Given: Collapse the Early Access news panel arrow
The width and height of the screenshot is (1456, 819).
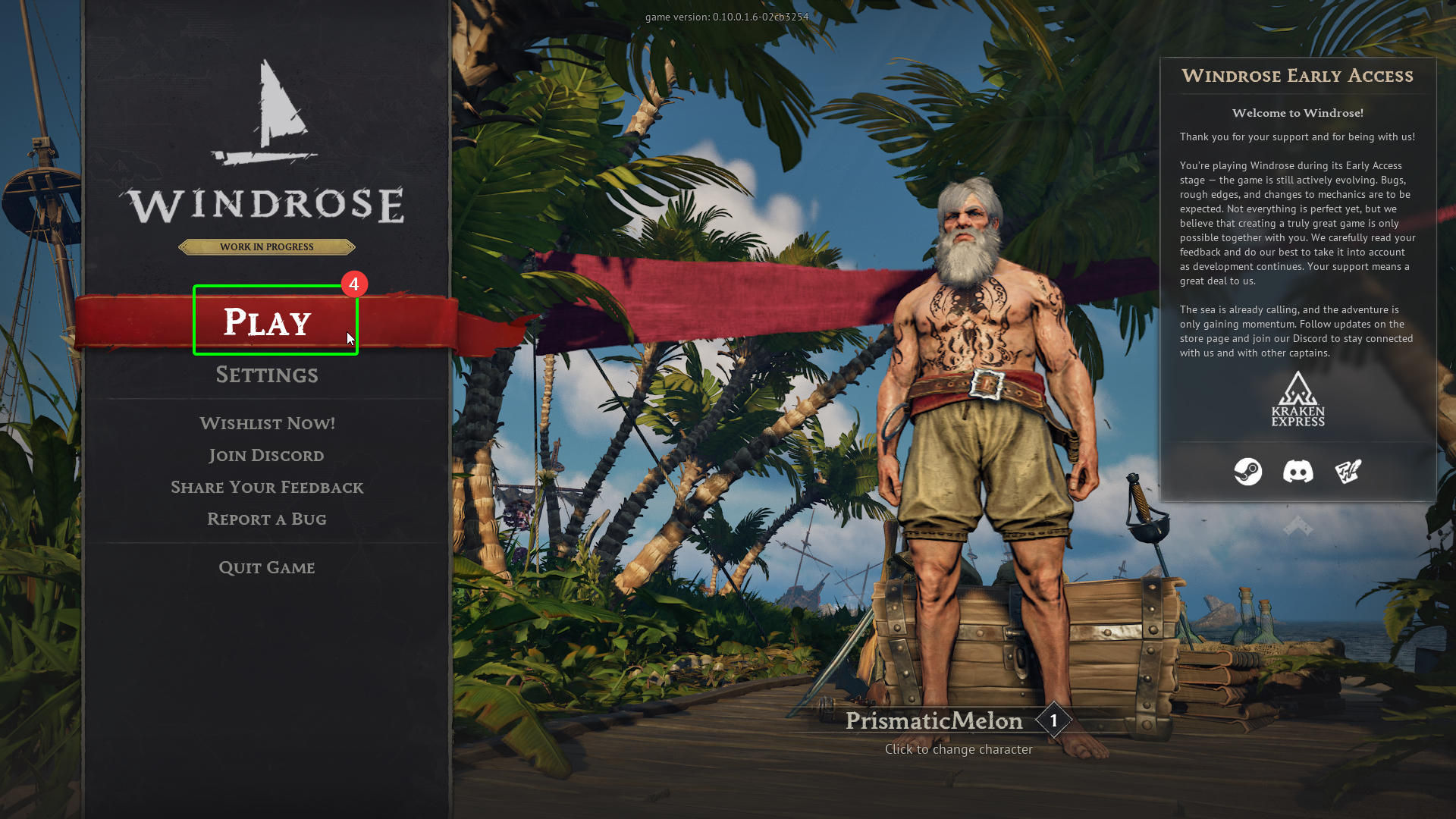Looking at the screenshot, I should click(1298, 526).
